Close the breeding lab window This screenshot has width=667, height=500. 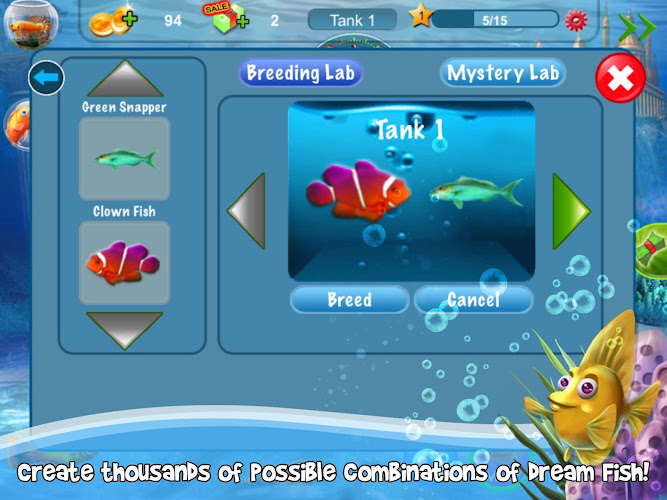tap(620, 77)
